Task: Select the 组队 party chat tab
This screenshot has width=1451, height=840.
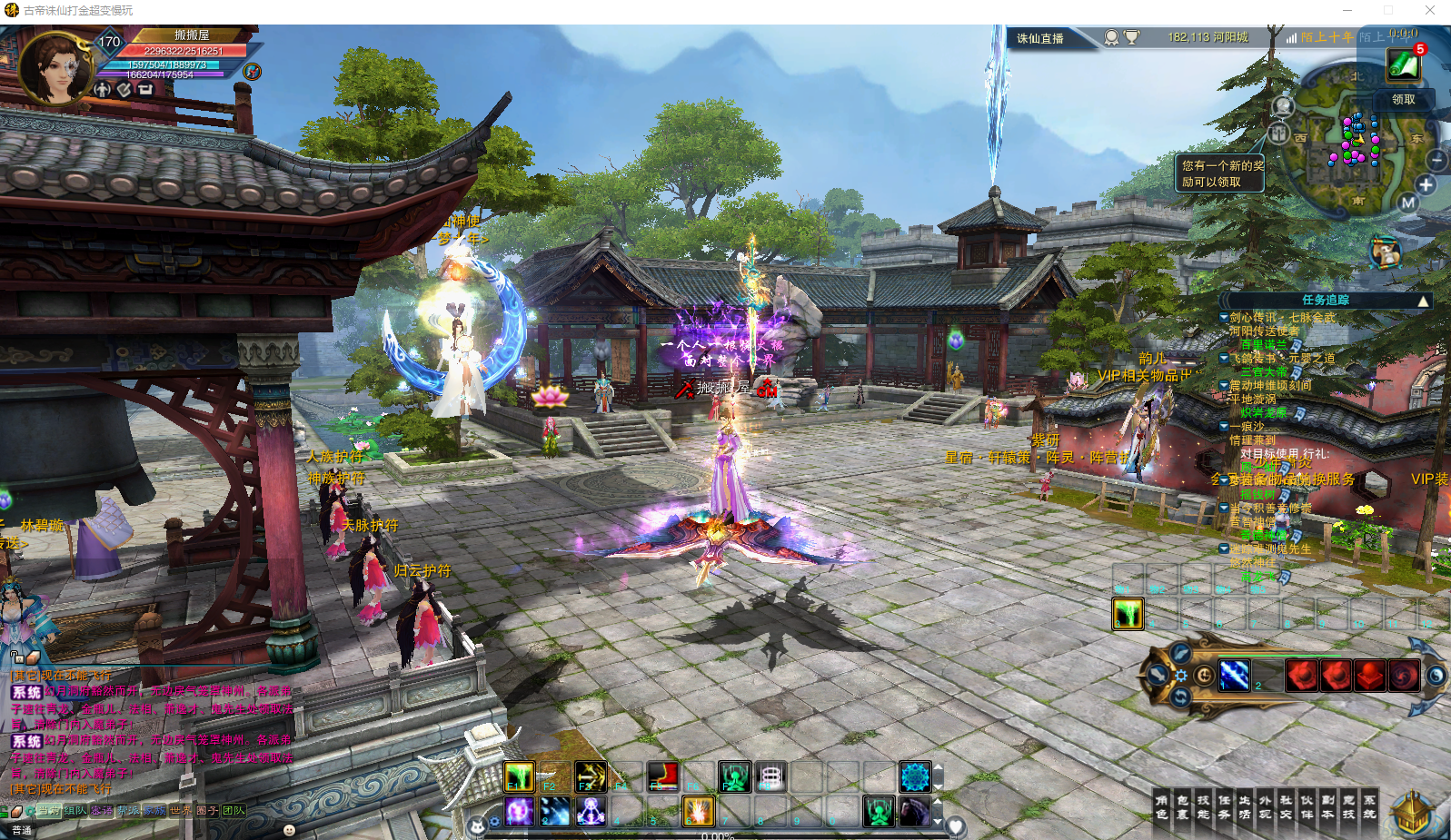Action: [x=75, y=811]
